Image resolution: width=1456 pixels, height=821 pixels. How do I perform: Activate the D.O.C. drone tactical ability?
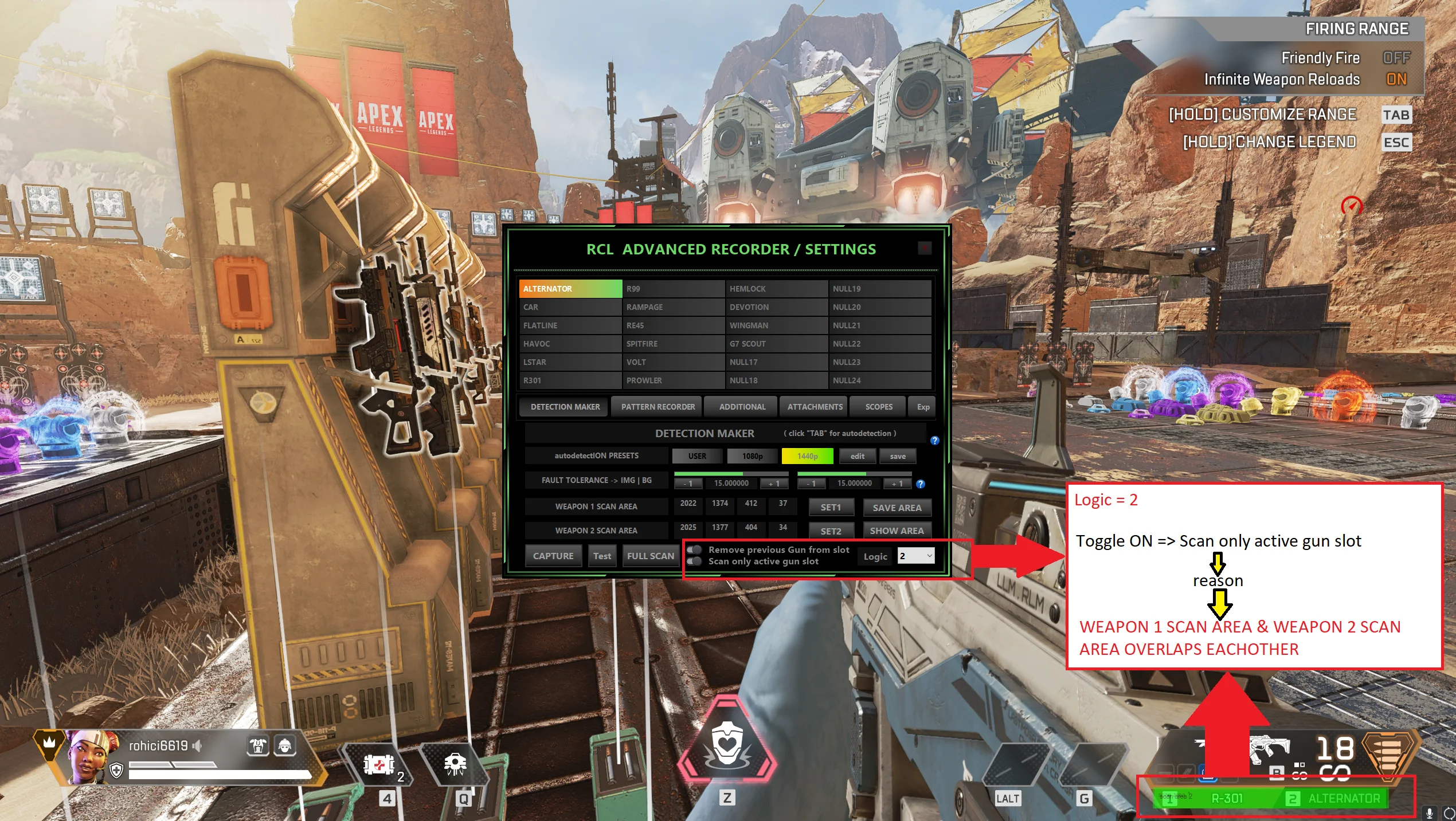coord(455,764)
